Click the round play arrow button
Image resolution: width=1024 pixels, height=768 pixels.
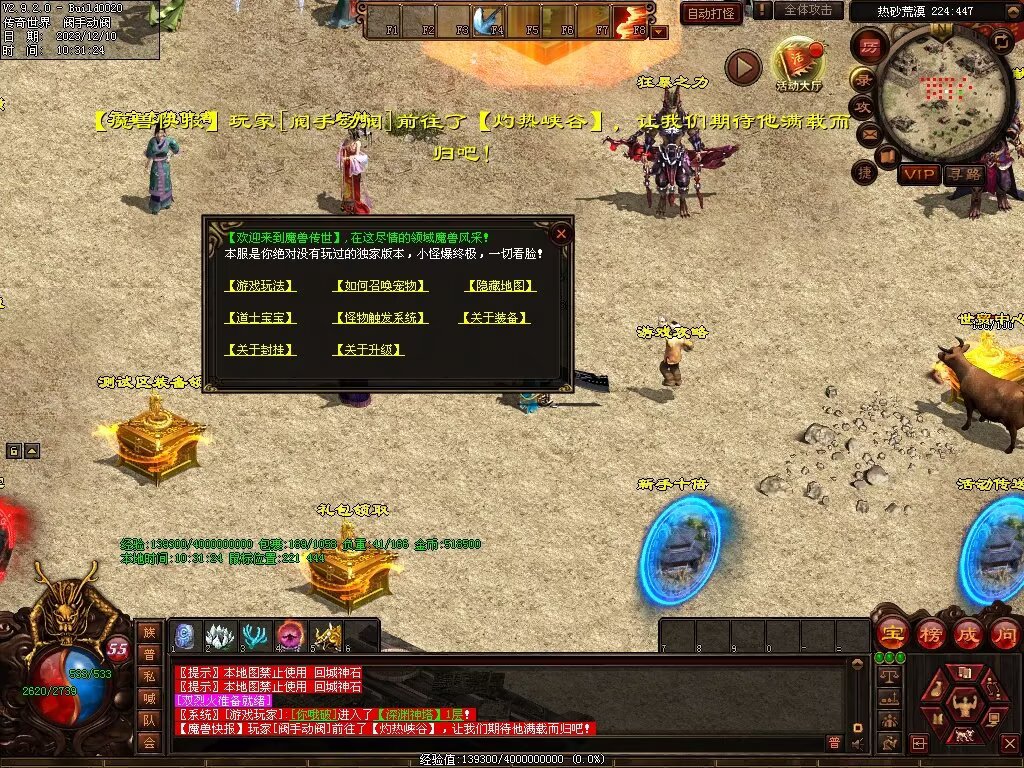[743, 68]
